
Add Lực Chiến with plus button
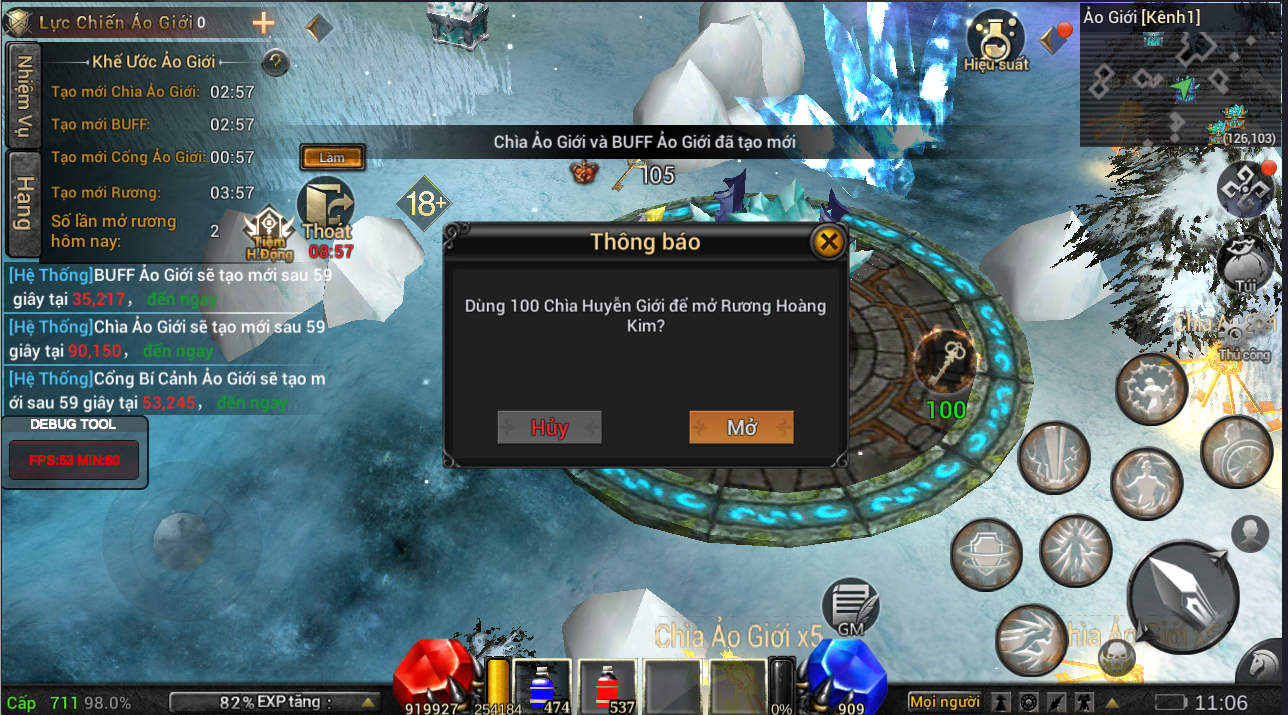(263, 23)
